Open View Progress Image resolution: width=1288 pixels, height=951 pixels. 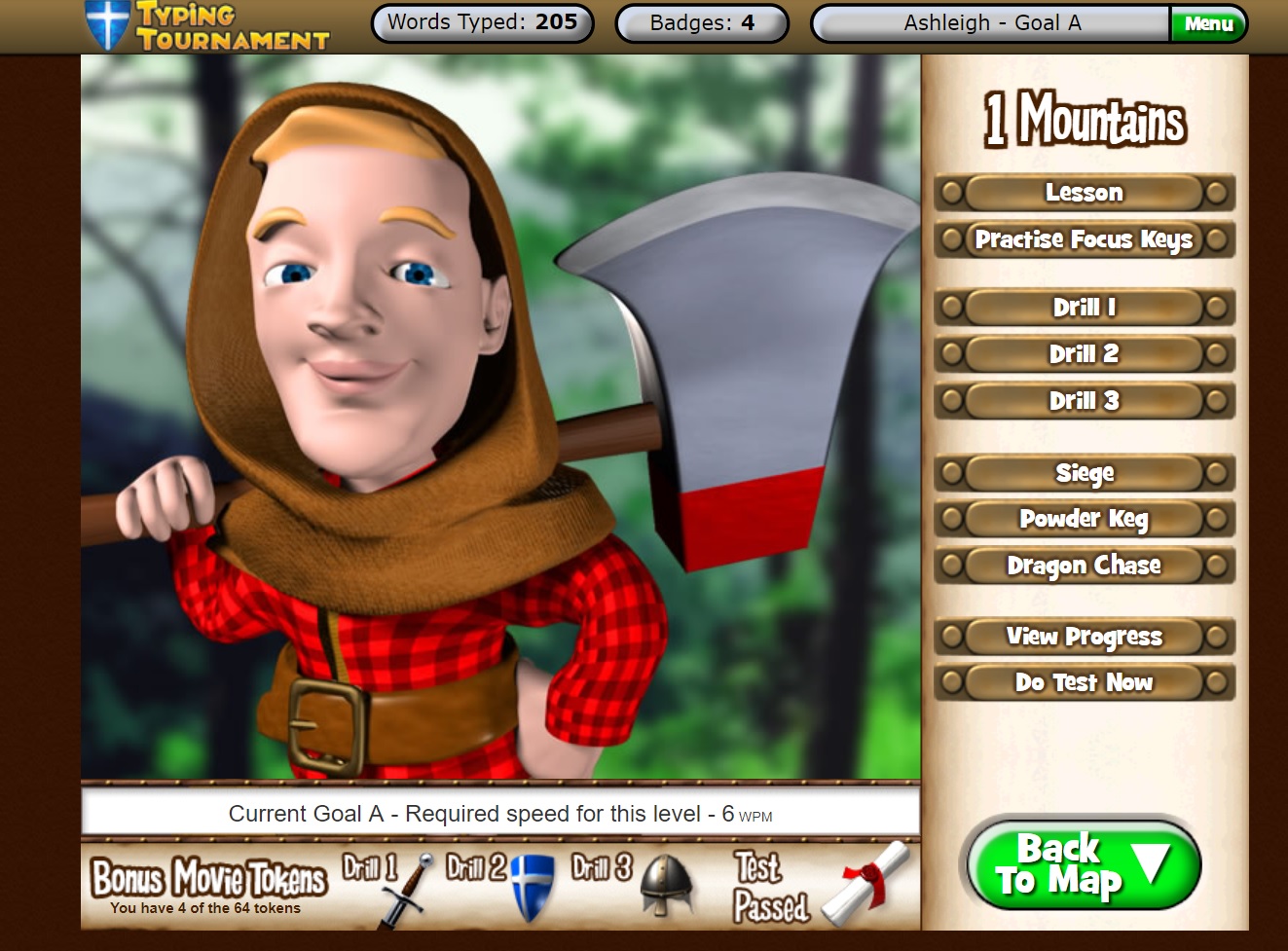(x=1083, y=637)
